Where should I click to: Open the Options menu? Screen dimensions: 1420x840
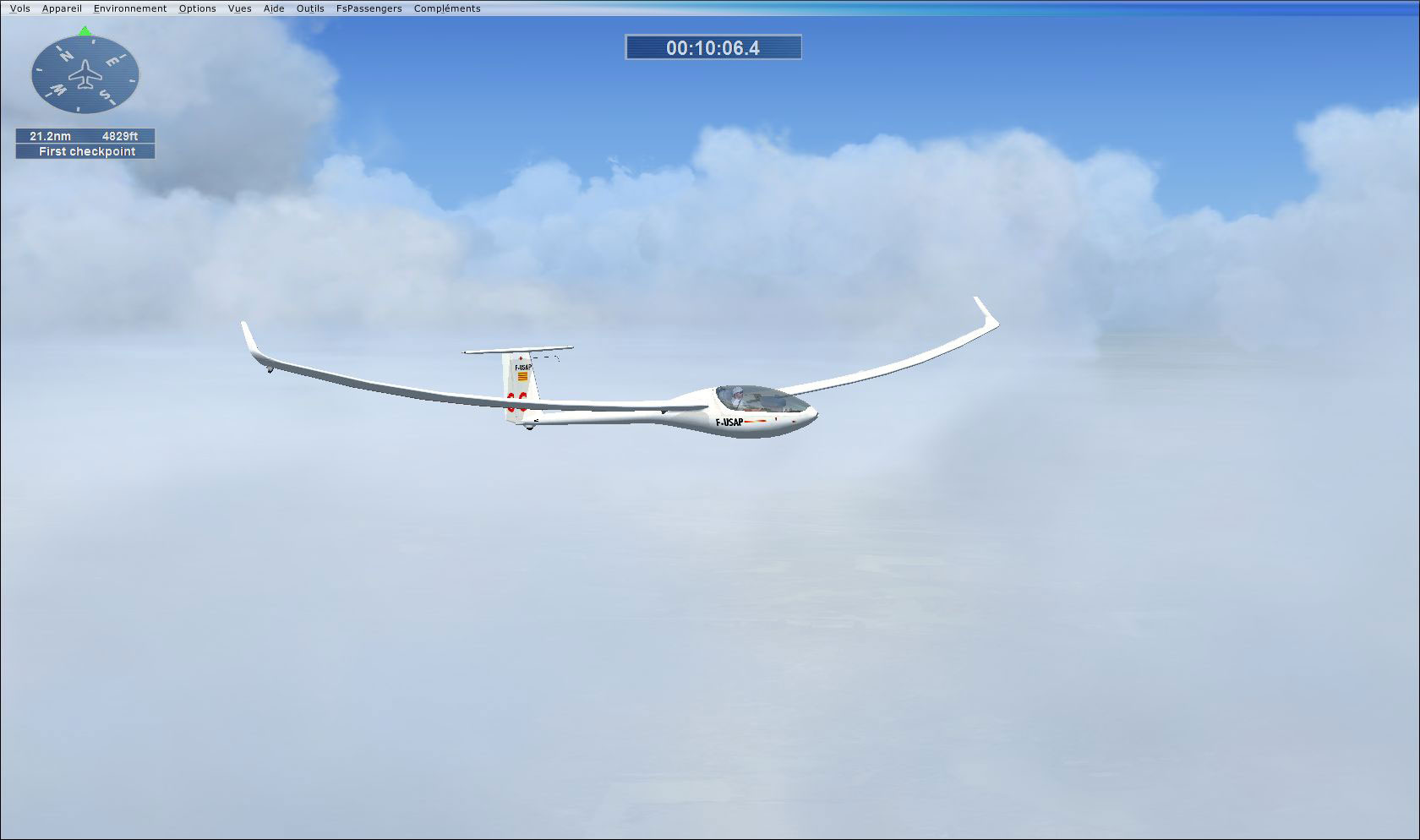point(196,8)
